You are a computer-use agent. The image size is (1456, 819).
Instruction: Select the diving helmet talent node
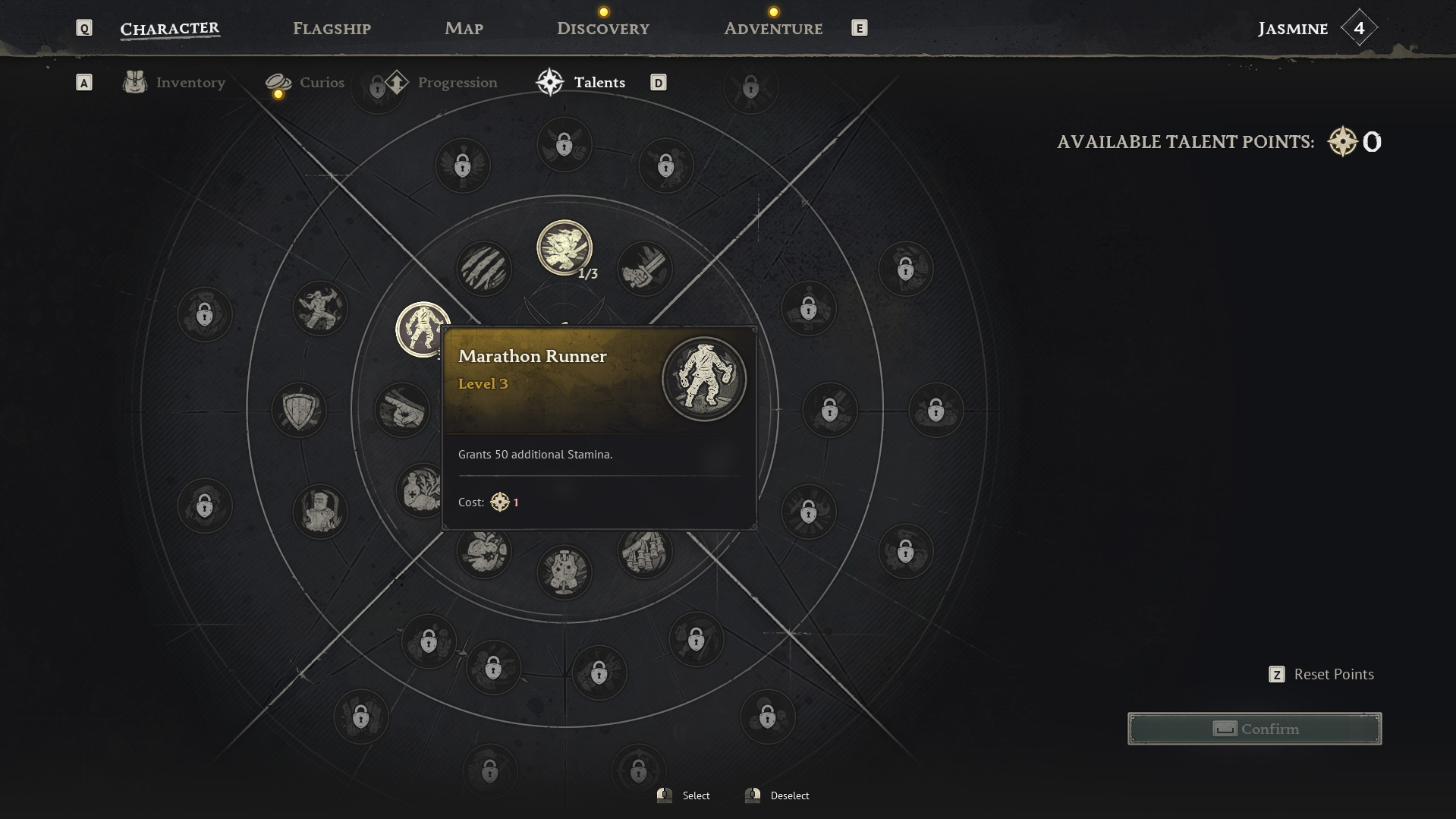click(x=319, y=511)
